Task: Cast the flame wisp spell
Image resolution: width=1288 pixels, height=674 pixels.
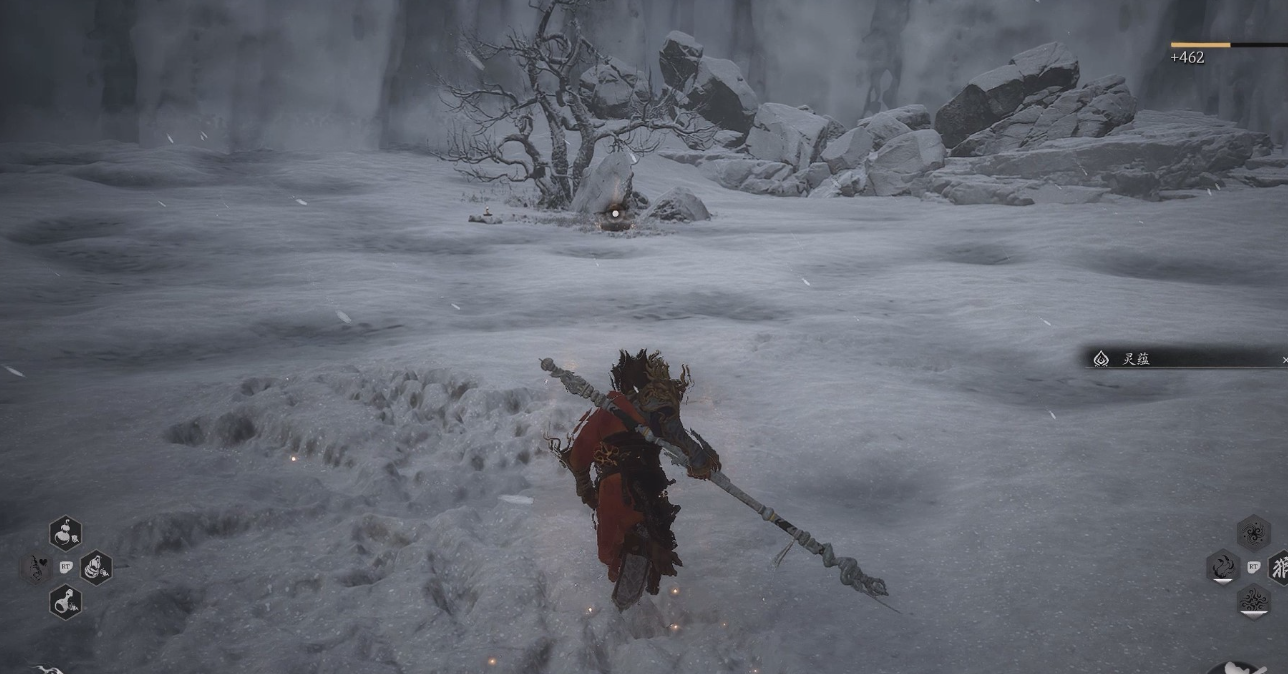Action: tap(1223, 567)
